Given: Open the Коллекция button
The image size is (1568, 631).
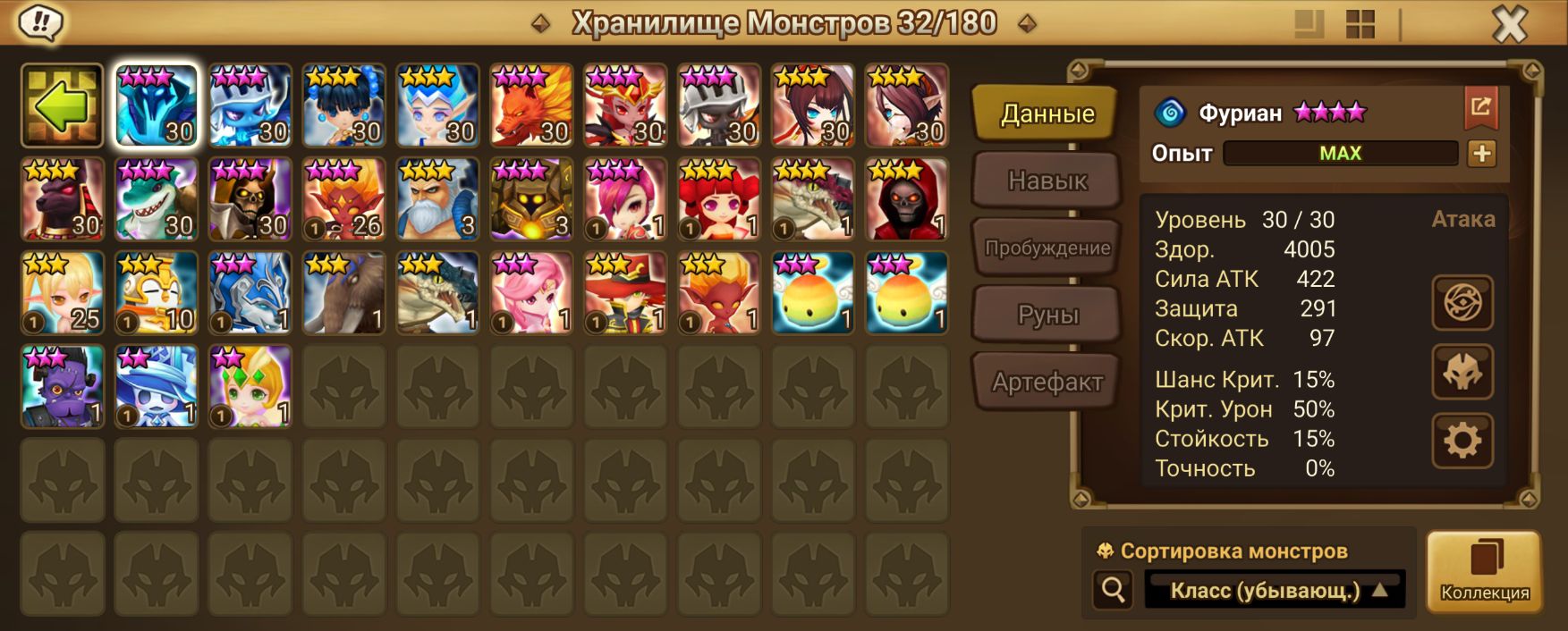Looking at the screenshot, I should pyautogui.click(x=1484, y=571).
